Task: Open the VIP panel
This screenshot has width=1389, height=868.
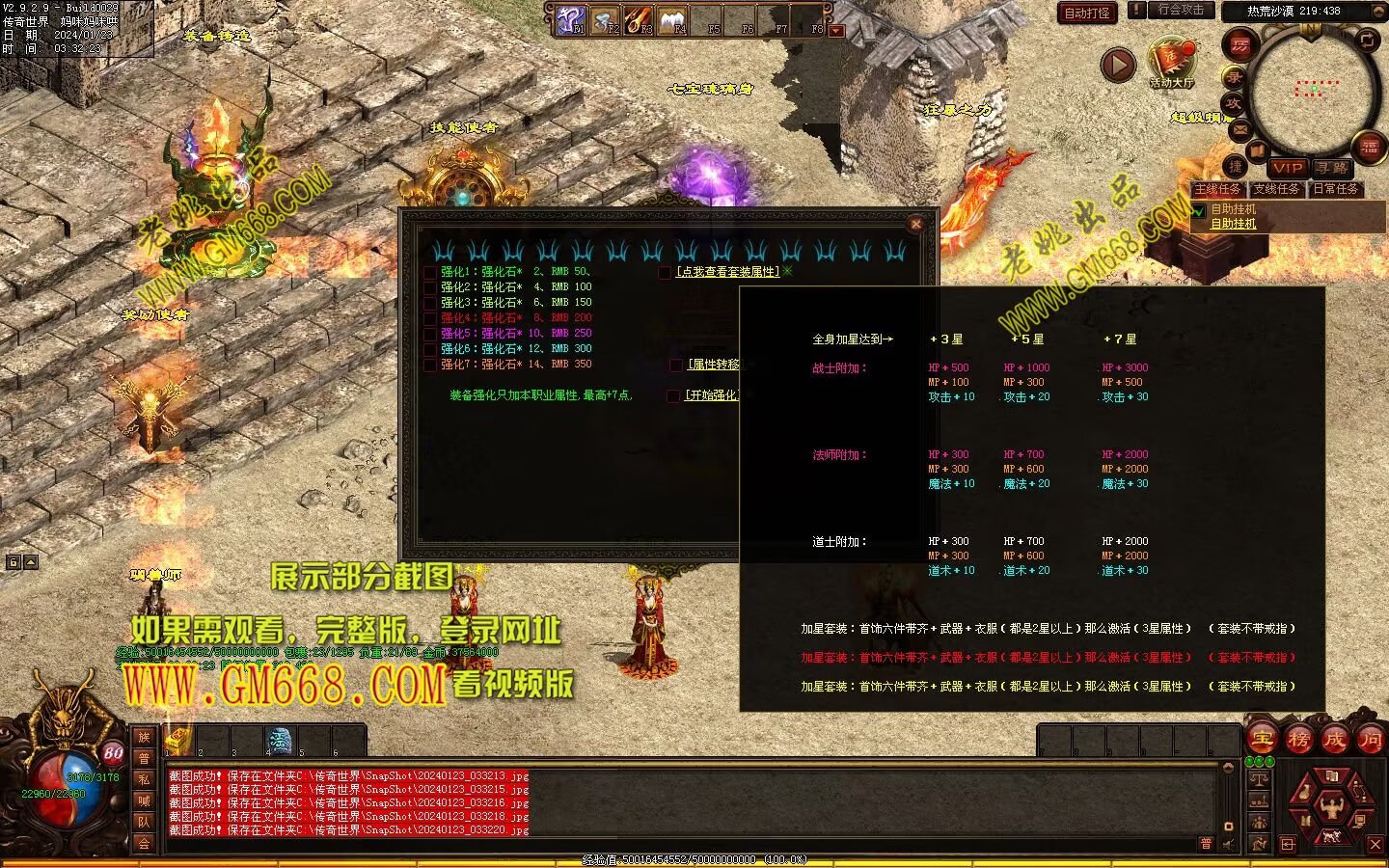Action: point(1287,168)
